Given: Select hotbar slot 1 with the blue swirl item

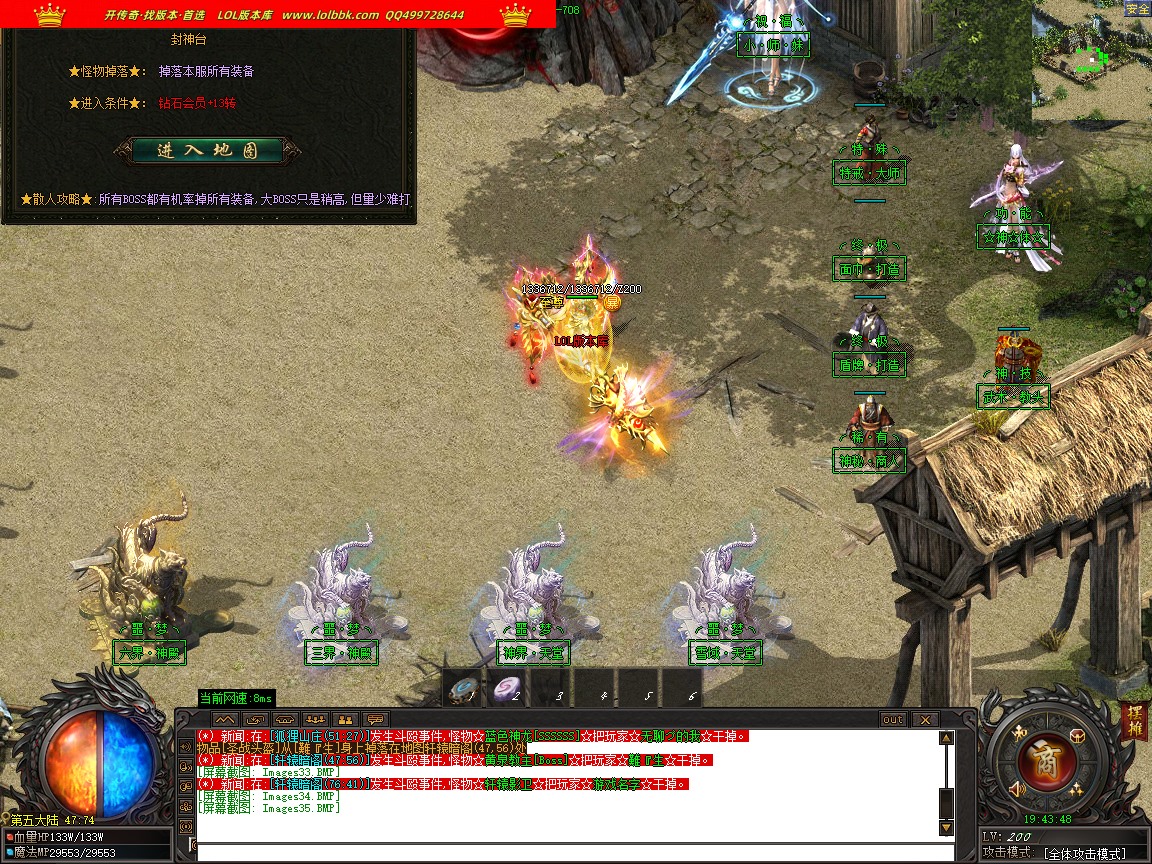Looking at the screenshot, I should click(463, 688).
